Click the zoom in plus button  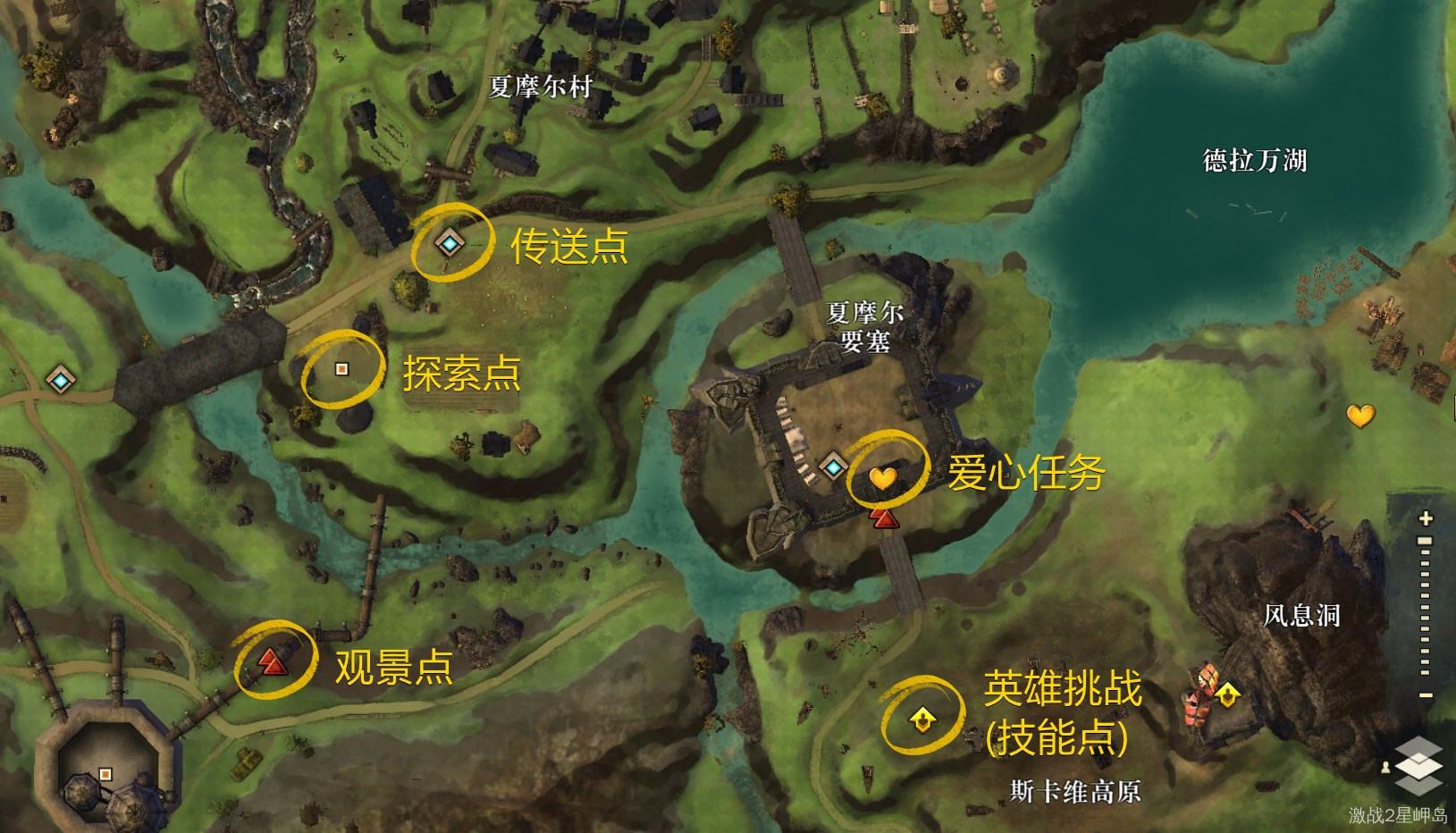click(1423, 518)
